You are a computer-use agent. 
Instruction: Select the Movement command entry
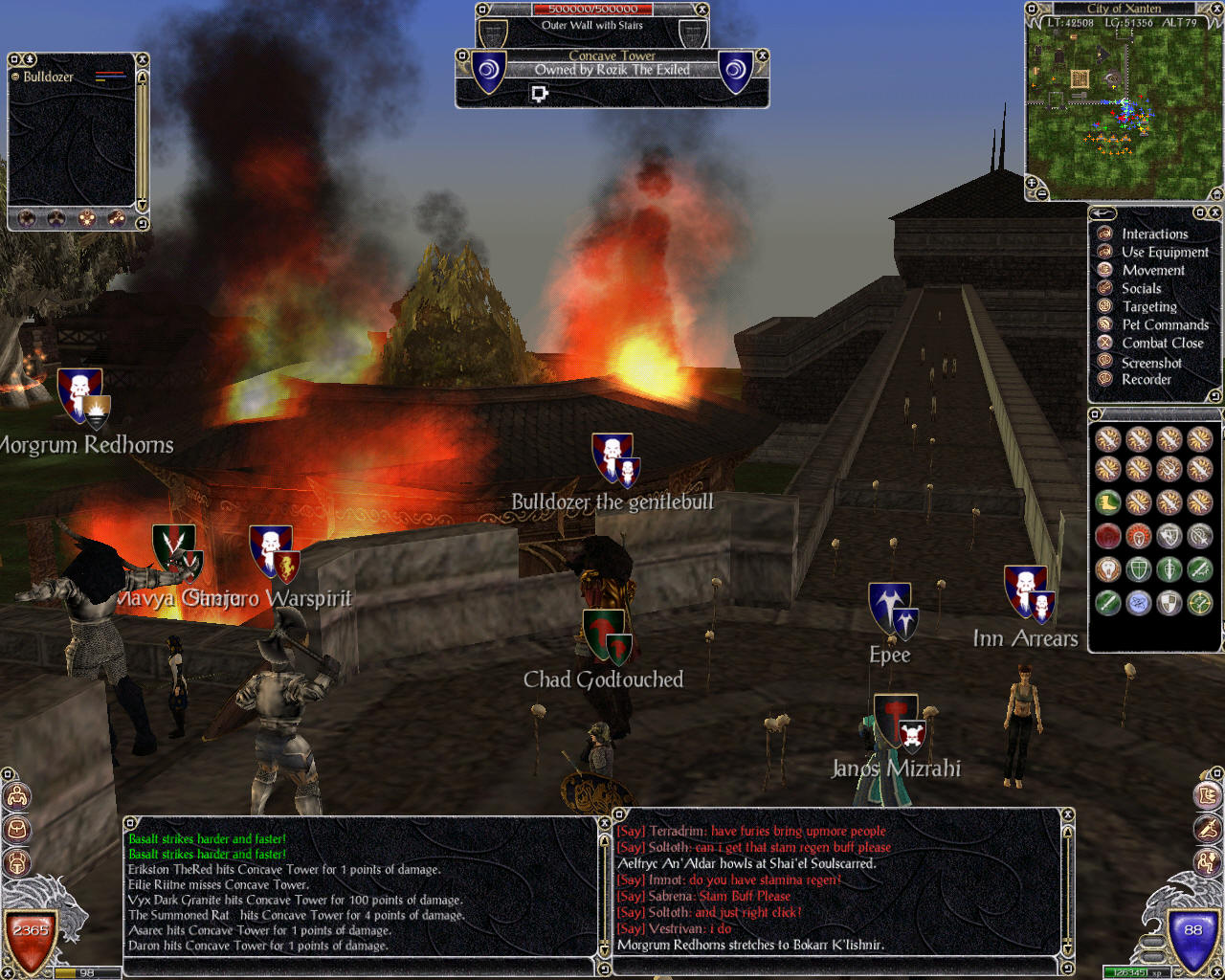1152,270
